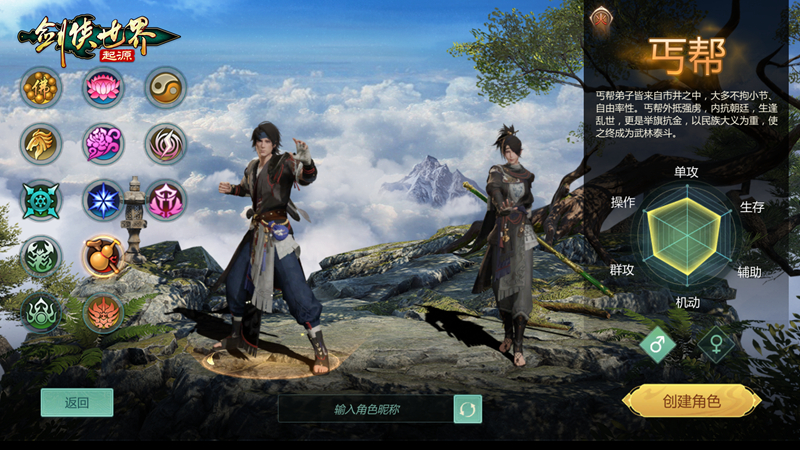Select the highlighted gourd sect icon
Viewport: 800px width, 450px height.
tap(103, 256)
